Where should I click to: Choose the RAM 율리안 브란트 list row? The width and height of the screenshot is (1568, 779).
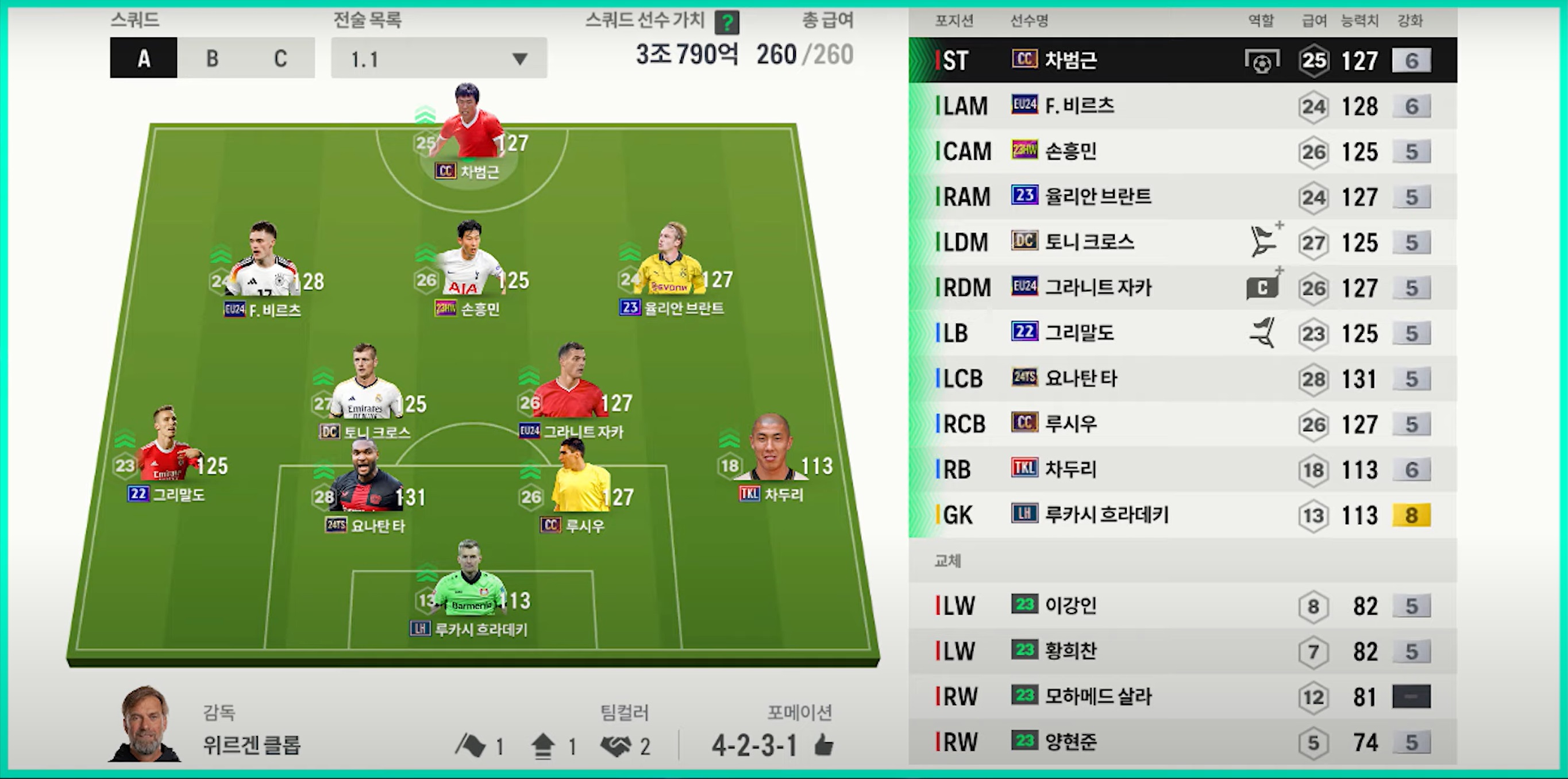click(1182, 196)
